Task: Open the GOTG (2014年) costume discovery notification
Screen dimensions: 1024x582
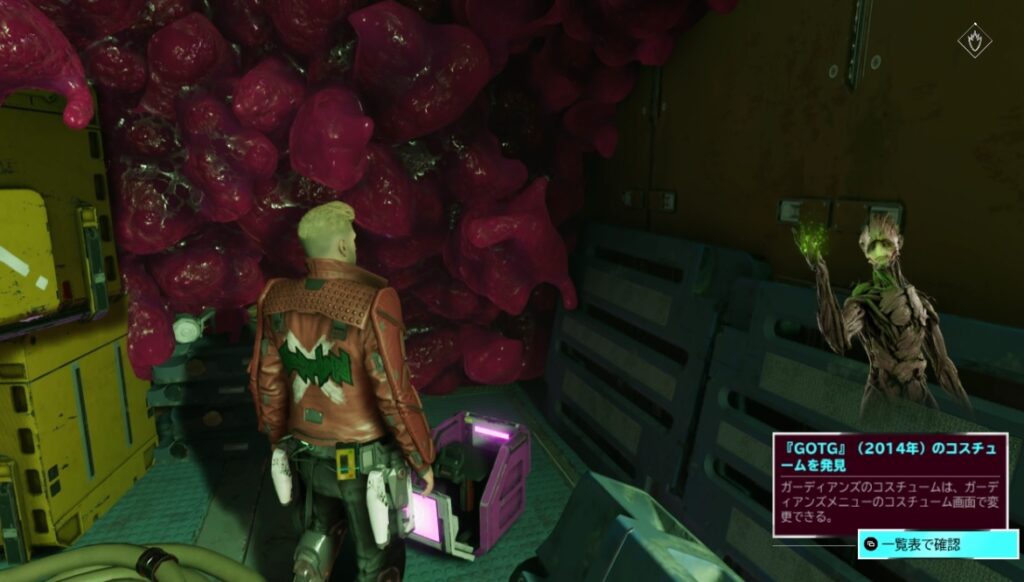Action: coord(889,485)
